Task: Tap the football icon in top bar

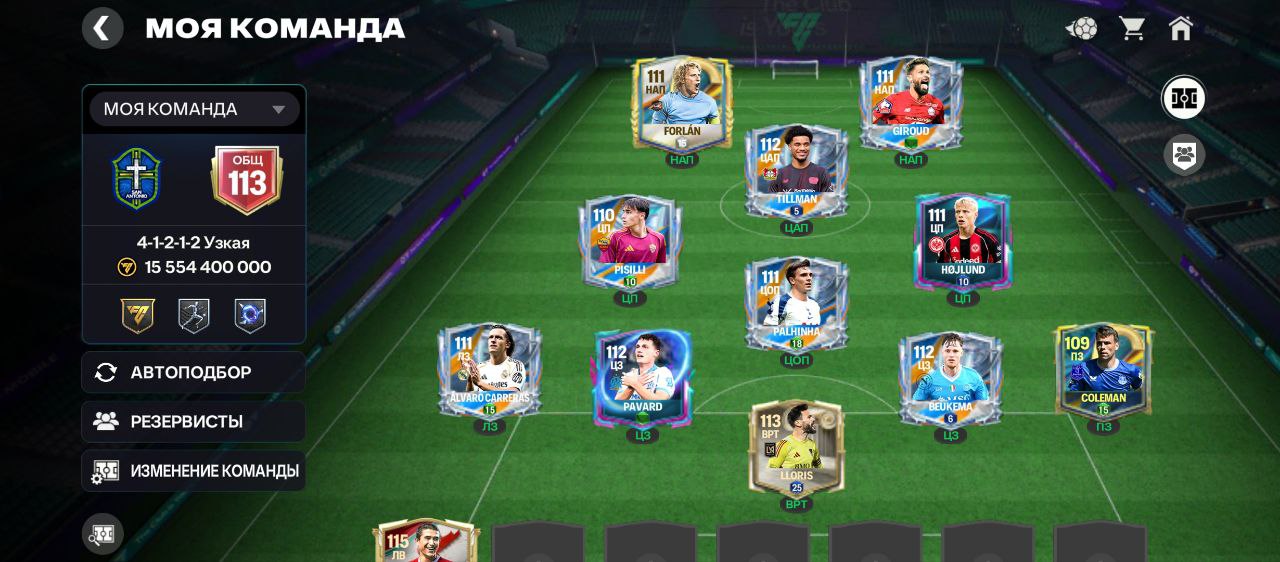Action: tap(1082, 29)
